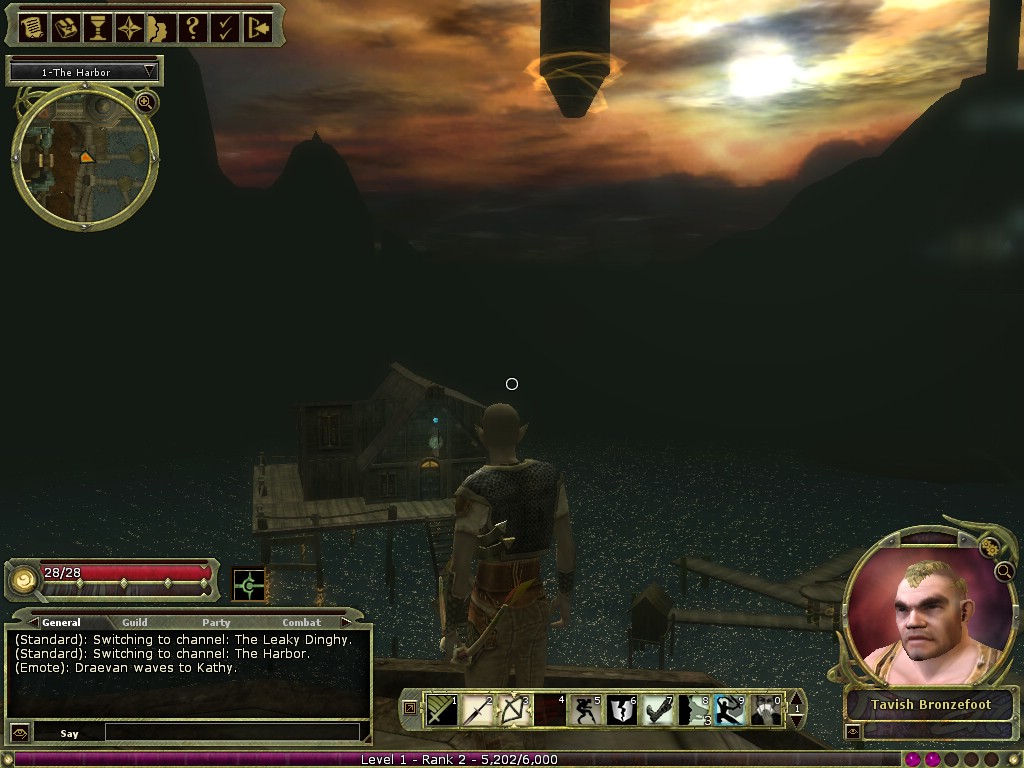Activate the sword attack in hotbar slot 1
The height and width of the screenshot is (768, 1024).
click(x=441, y=710)
